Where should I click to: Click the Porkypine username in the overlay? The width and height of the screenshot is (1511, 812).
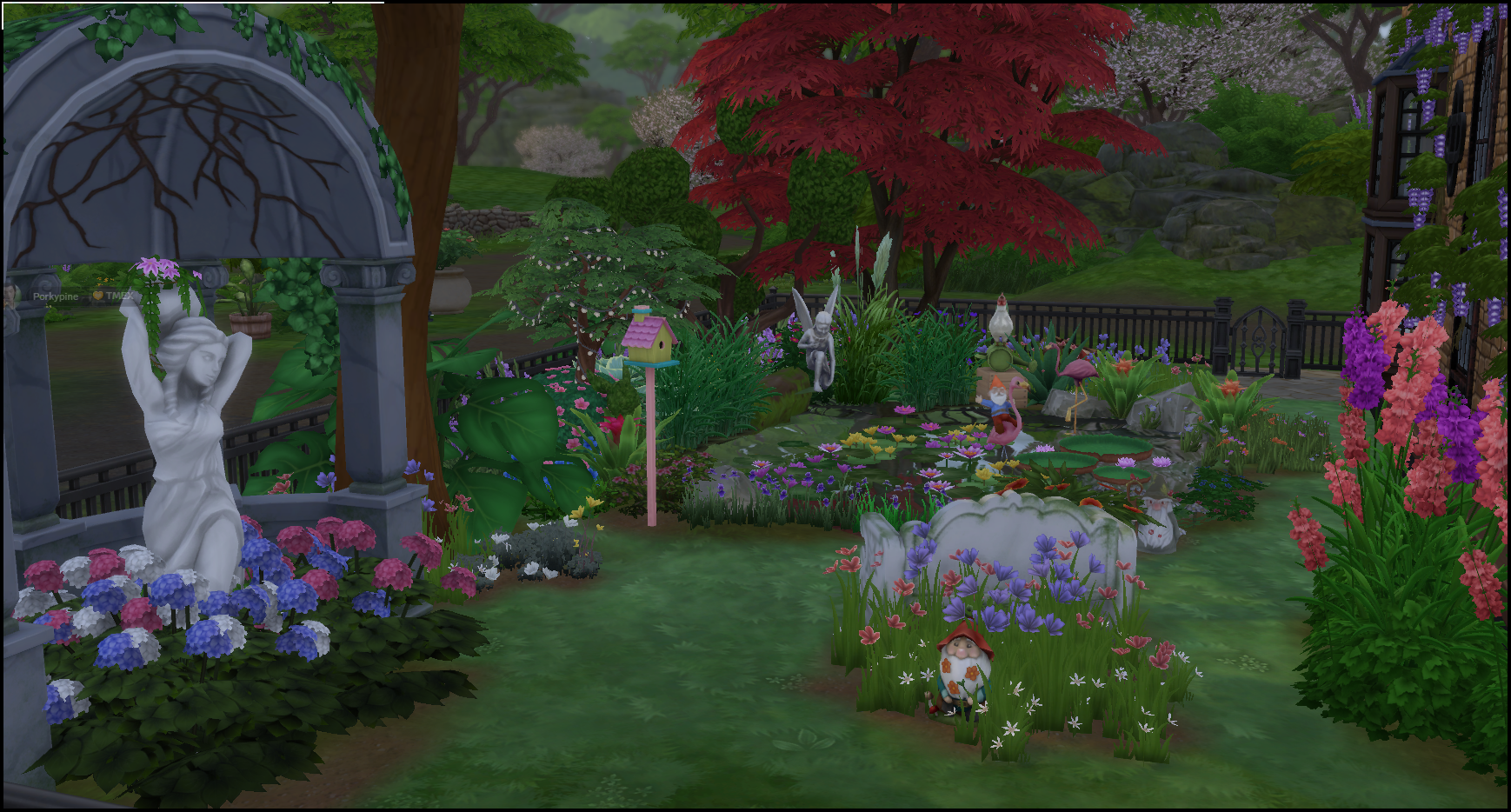[55, 296]
